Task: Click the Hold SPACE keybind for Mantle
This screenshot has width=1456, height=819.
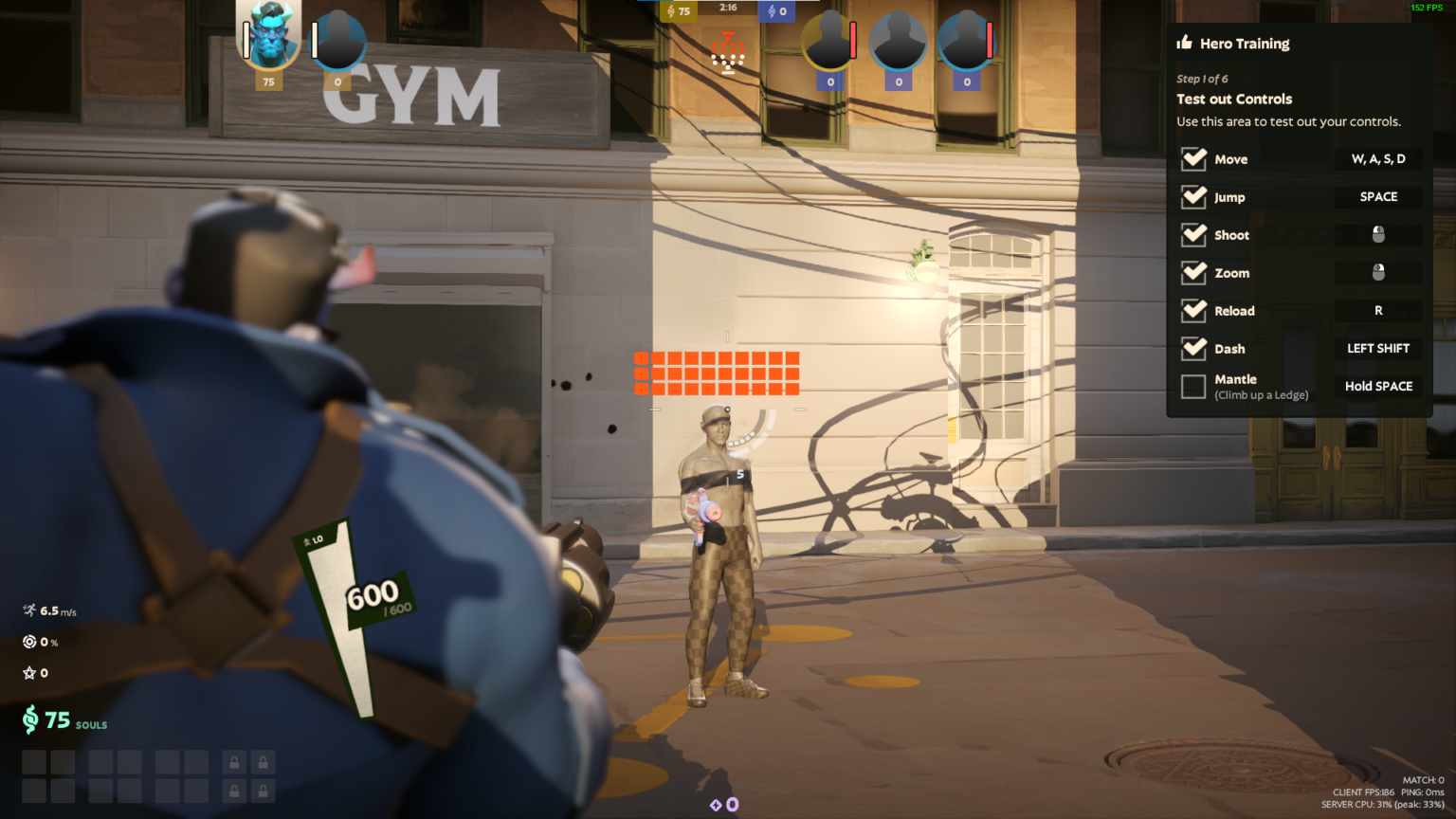Action: 1377,386
